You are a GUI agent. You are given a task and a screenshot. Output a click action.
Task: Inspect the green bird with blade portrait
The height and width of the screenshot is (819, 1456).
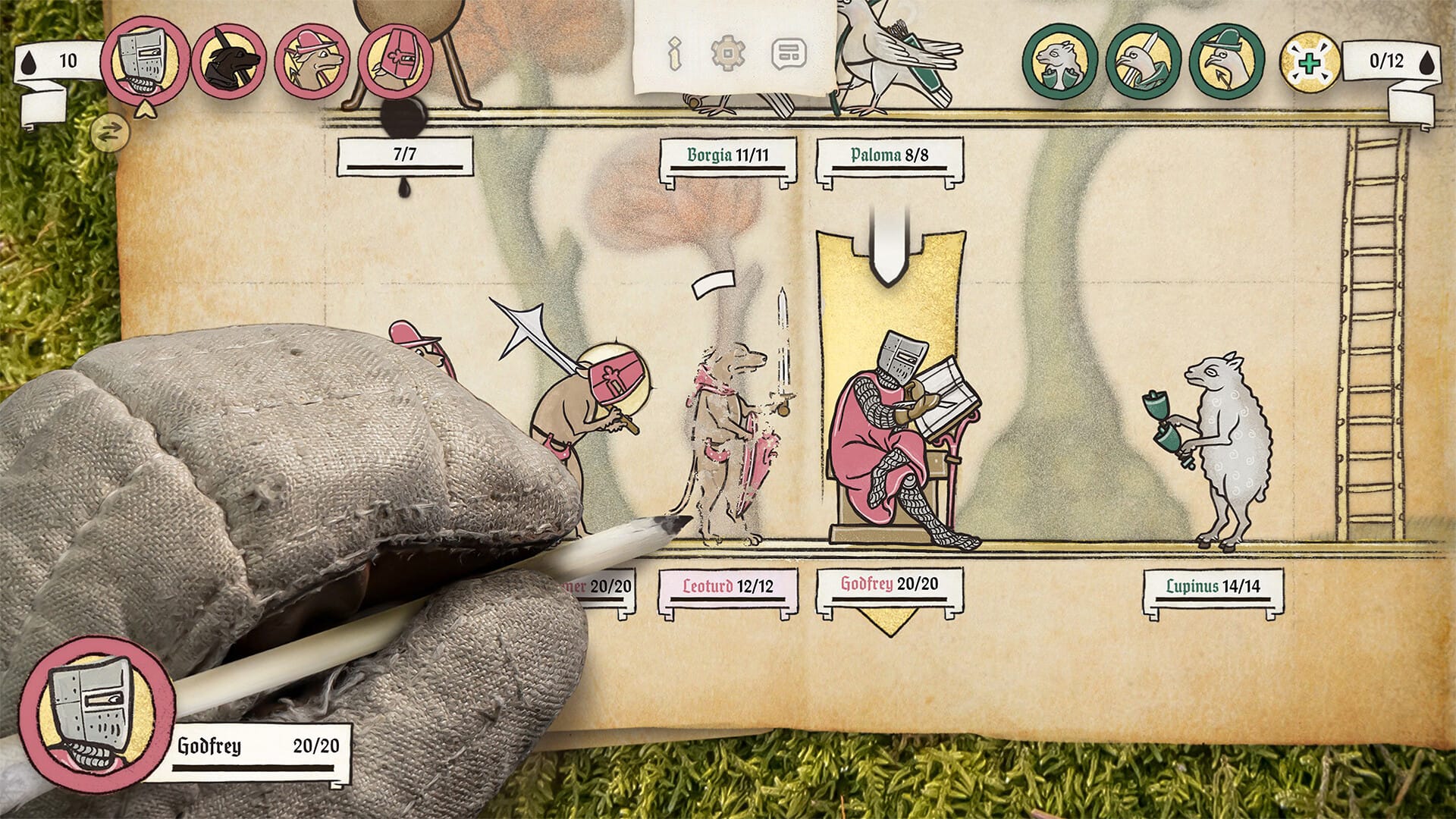(1143, 61)
